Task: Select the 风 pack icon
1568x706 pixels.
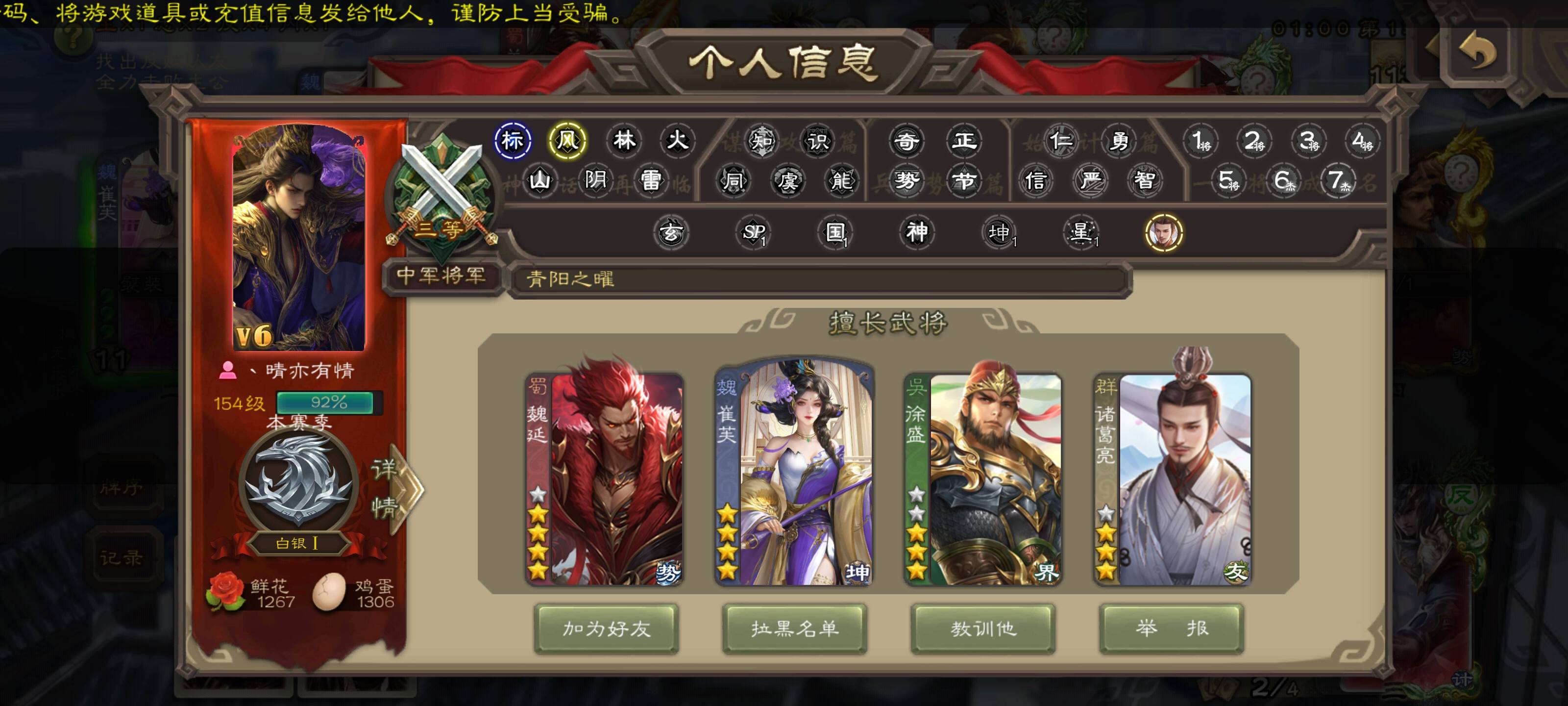Action: point(567,141)
